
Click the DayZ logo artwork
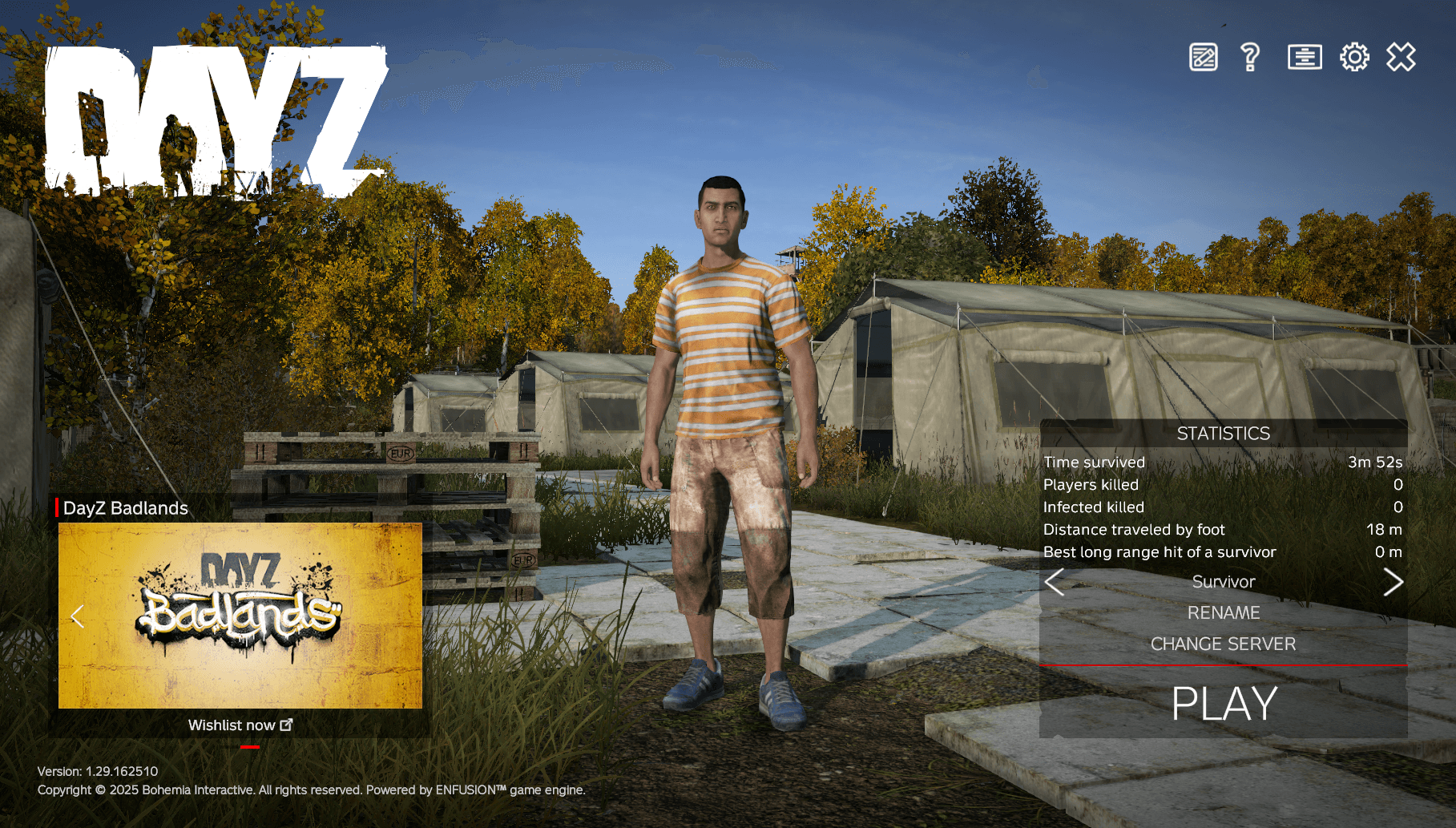(x=216, y=120)
